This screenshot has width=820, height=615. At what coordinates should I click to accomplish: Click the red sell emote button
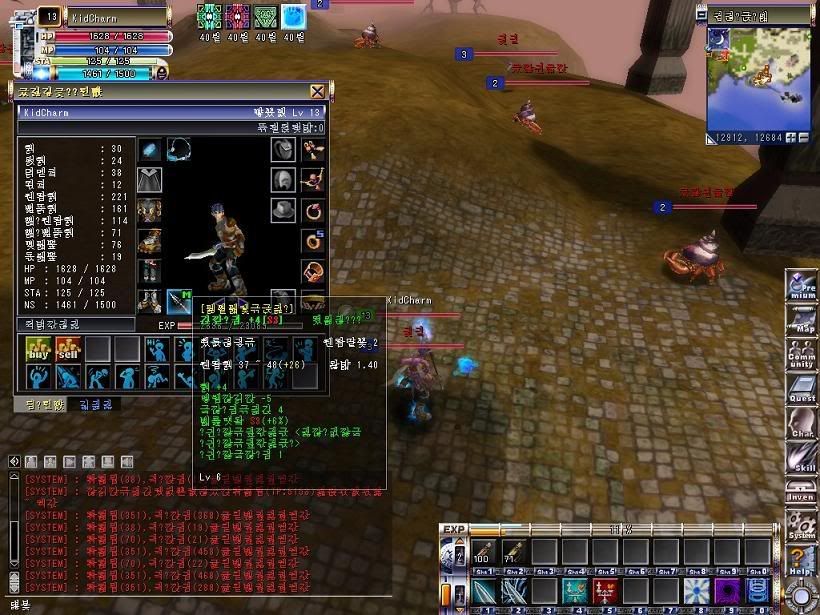(x=68, y=349)
